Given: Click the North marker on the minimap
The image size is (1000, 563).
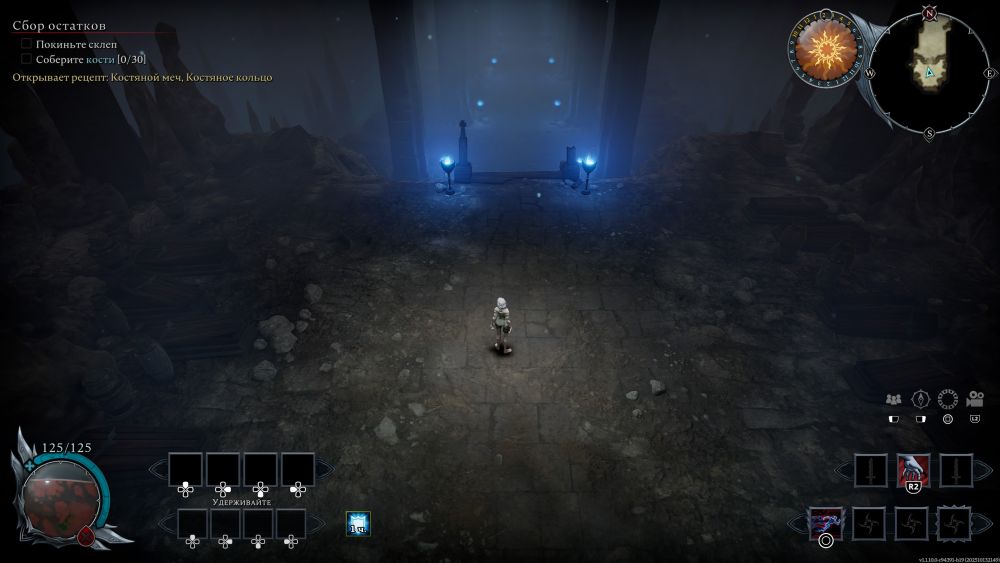Looking at the screenshot, I should 929,14.
